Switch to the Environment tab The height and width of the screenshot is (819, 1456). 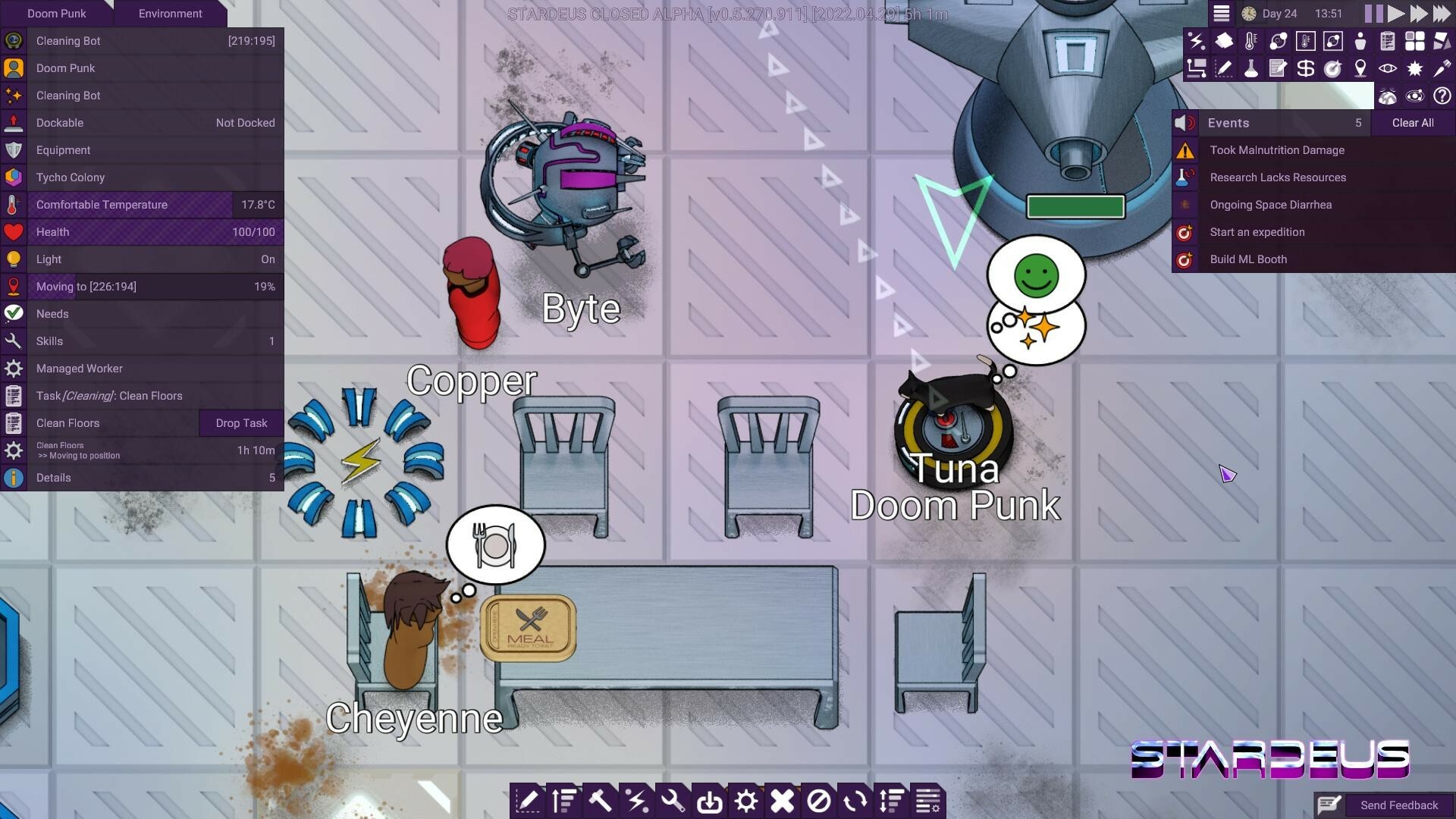(170, 13)
